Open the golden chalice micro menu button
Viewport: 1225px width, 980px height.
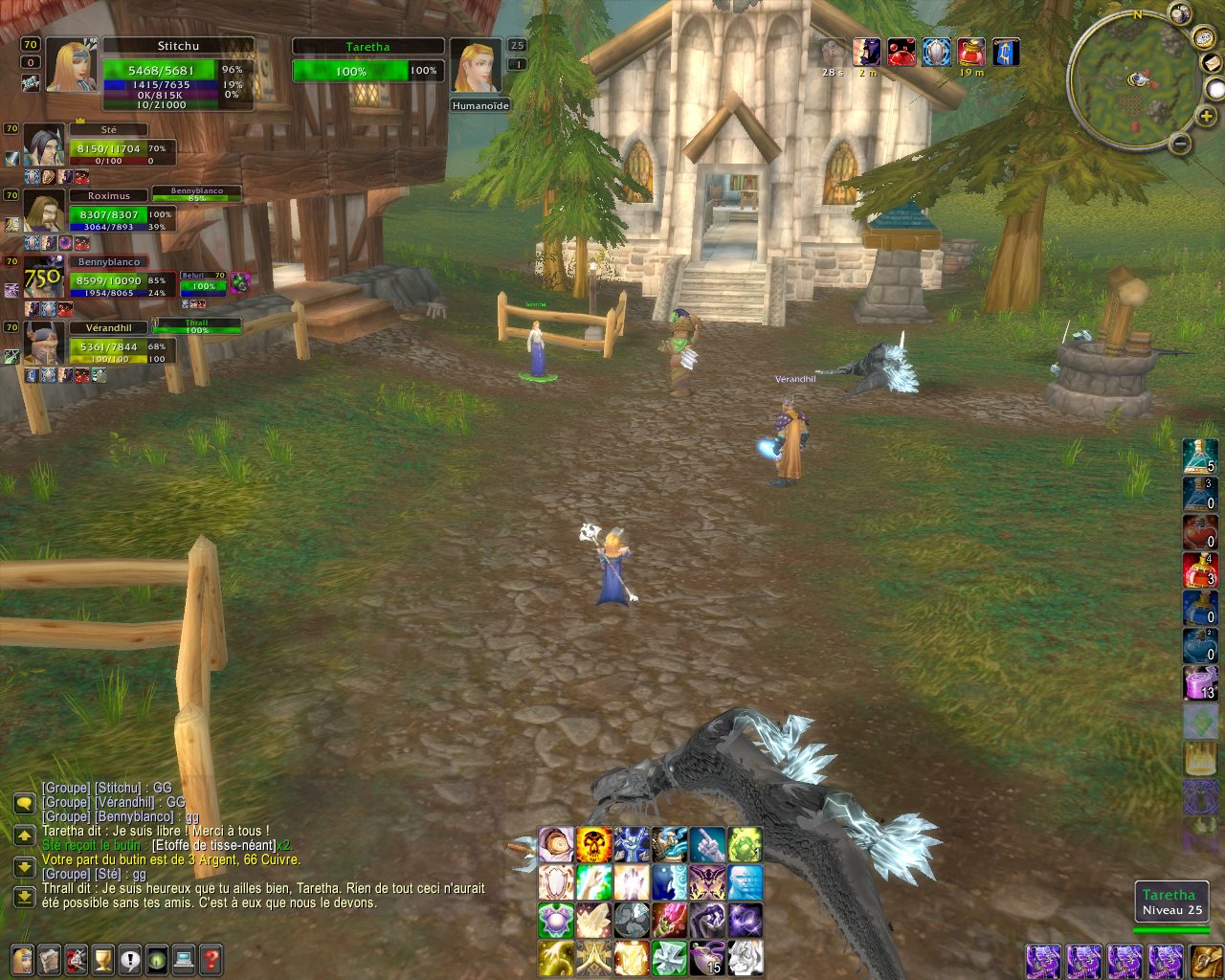(x=103, y=957)
